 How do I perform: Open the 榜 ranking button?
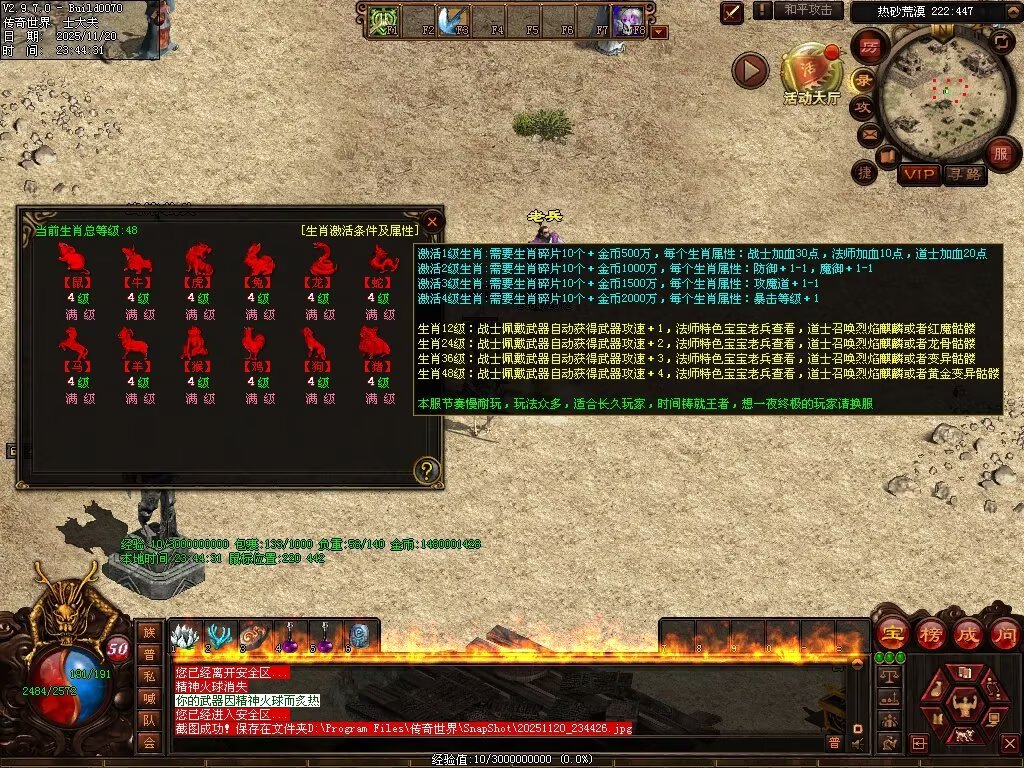click(930, 633)
